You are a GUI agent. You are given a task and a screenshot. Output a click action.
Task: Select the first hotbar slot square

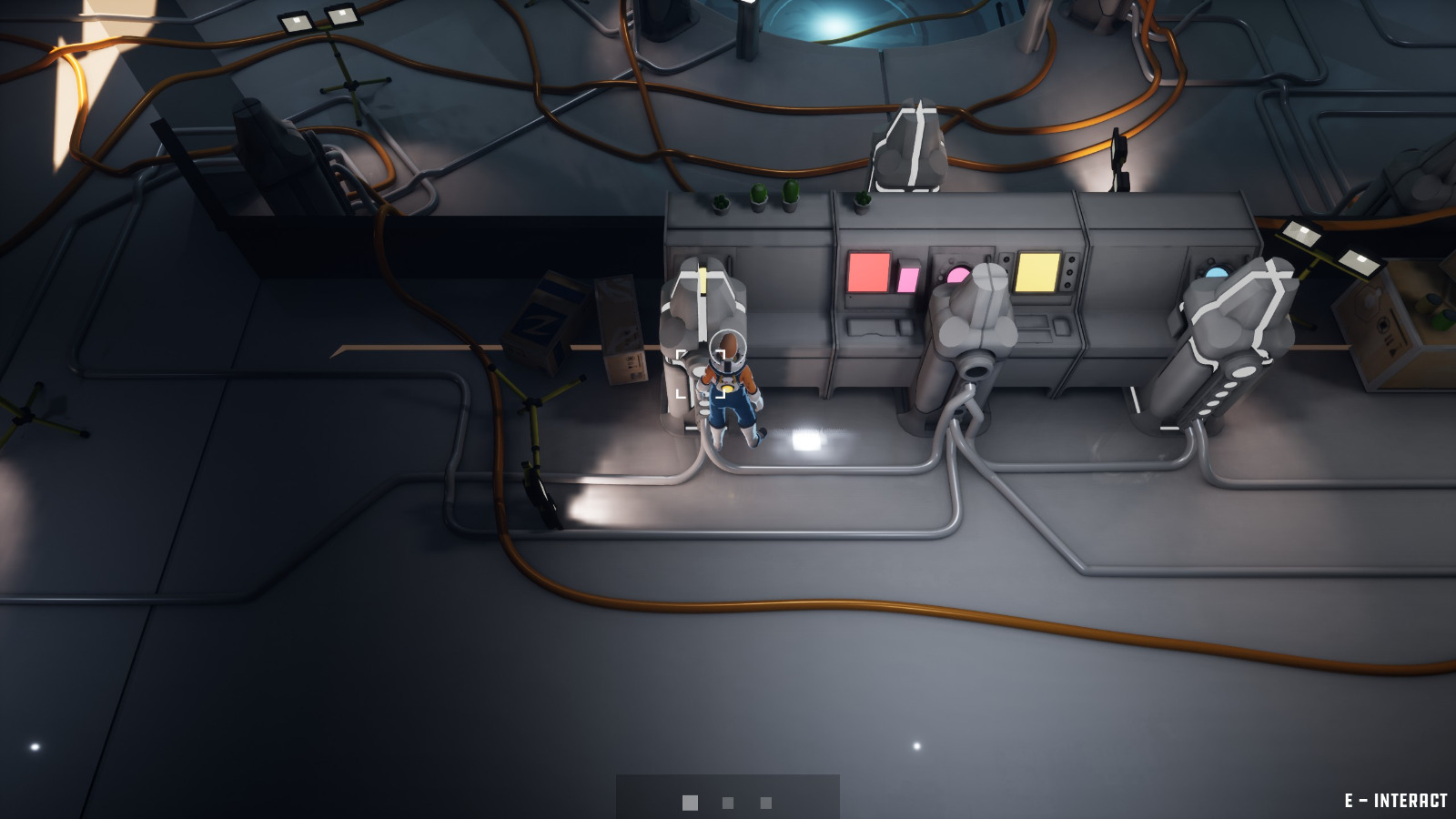(x=690, y=803)
